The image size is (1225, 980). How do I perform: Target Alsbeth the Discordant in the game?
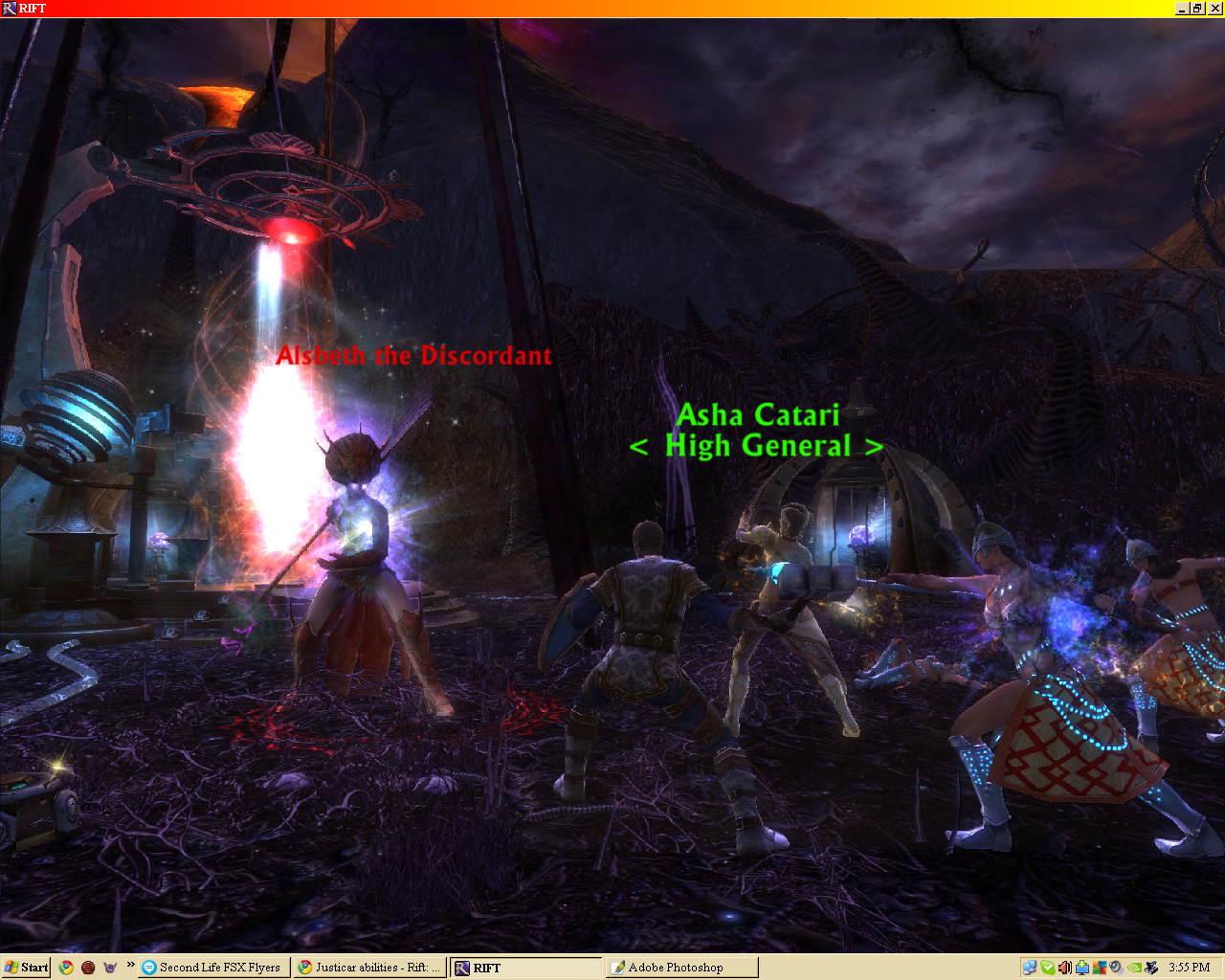click(x=415, y=356)
